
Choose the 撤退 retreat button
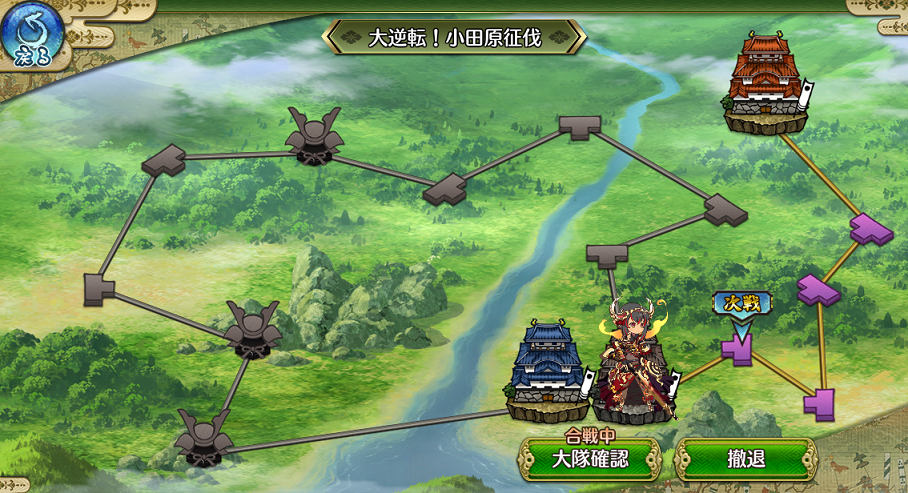pyautogui.click(x=746, y=460)
